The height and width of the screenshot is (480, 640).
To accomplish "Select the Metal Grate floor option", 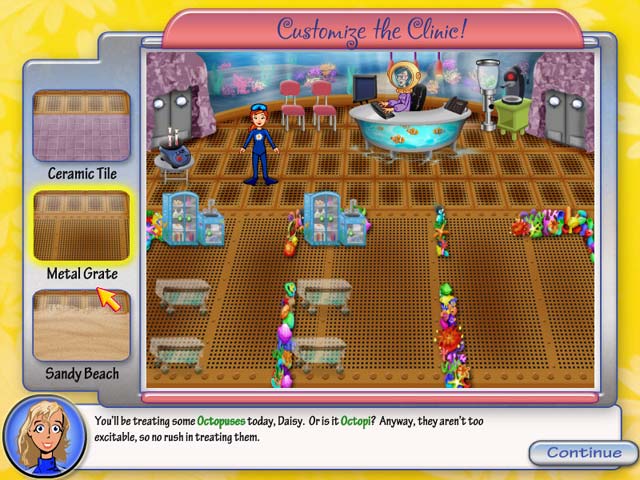I will coord(81,226).
